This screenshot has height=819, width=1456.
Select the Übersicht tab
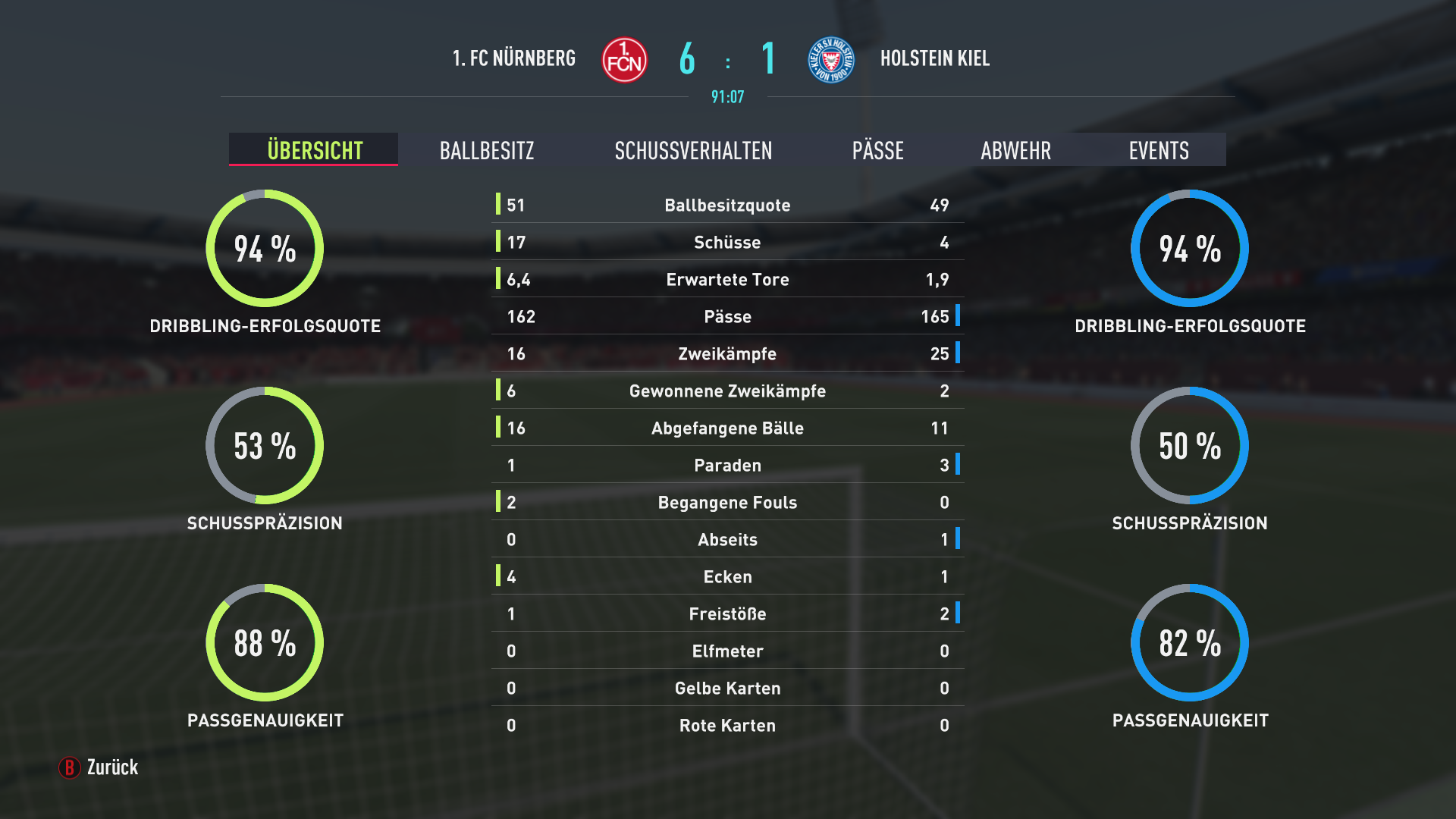coord(315,150)
